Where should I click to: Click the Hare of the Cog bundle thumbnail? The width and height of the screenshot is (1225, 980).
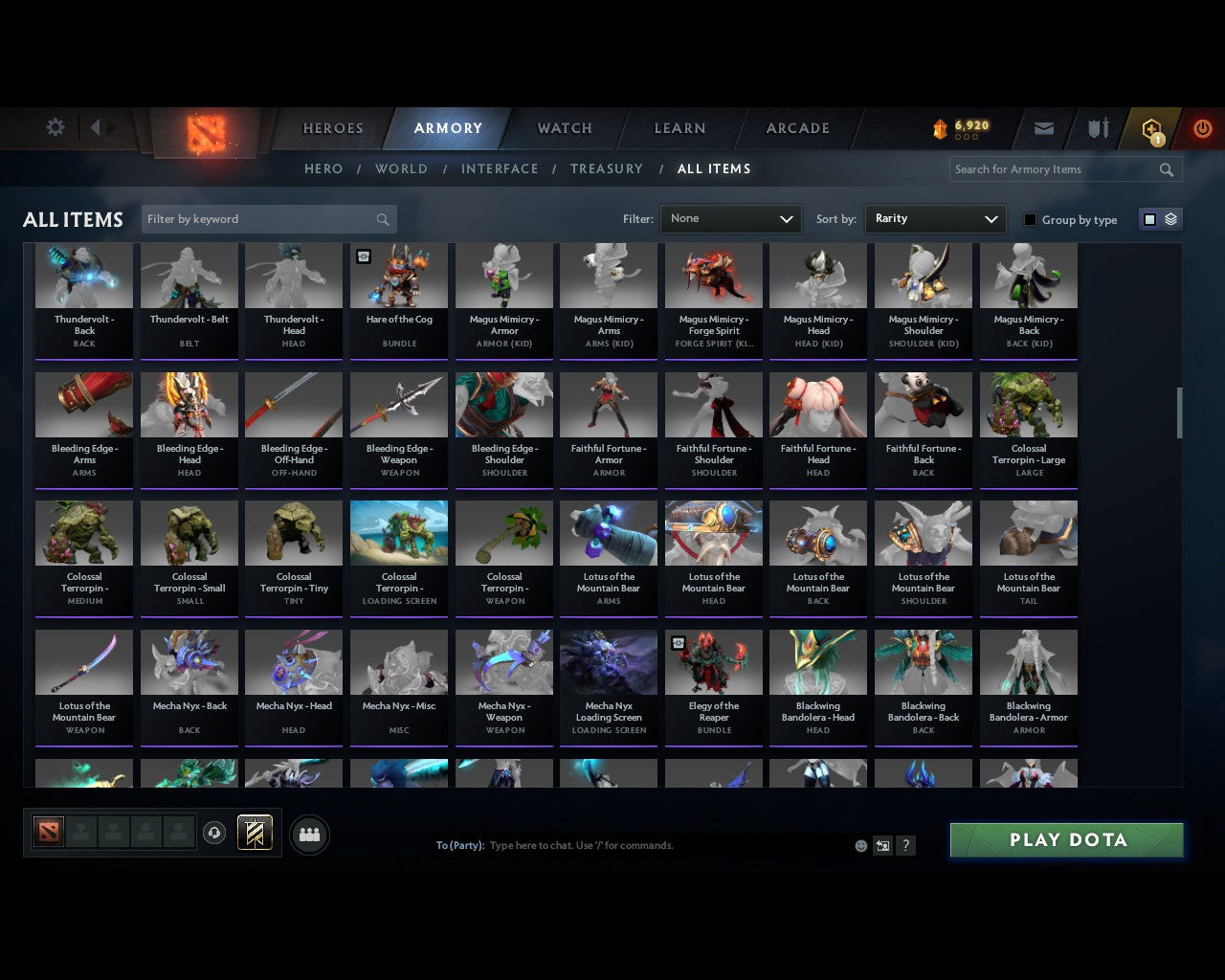pos(399,276)
